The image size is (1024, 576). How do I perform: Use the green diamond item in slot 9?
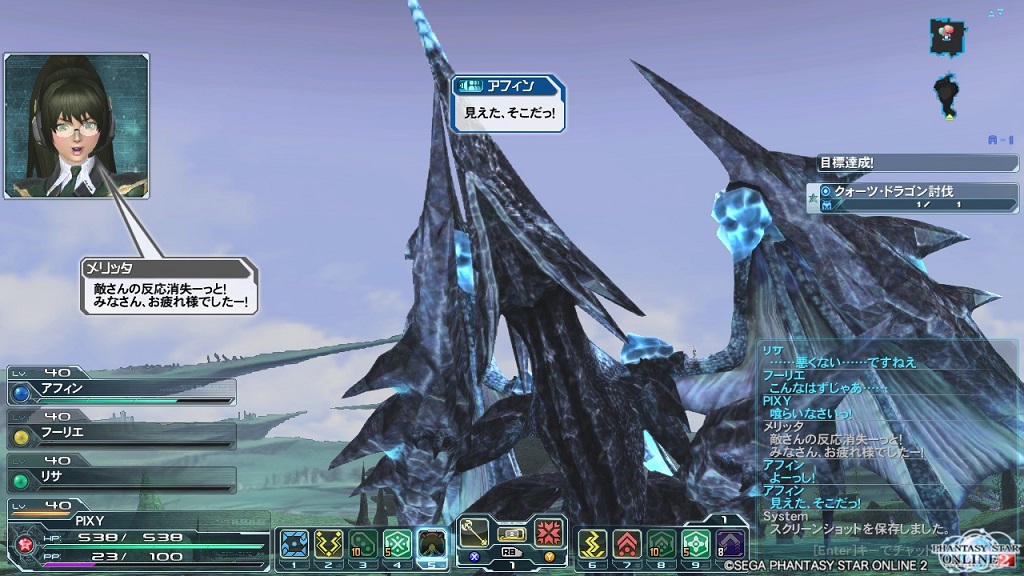696,545
